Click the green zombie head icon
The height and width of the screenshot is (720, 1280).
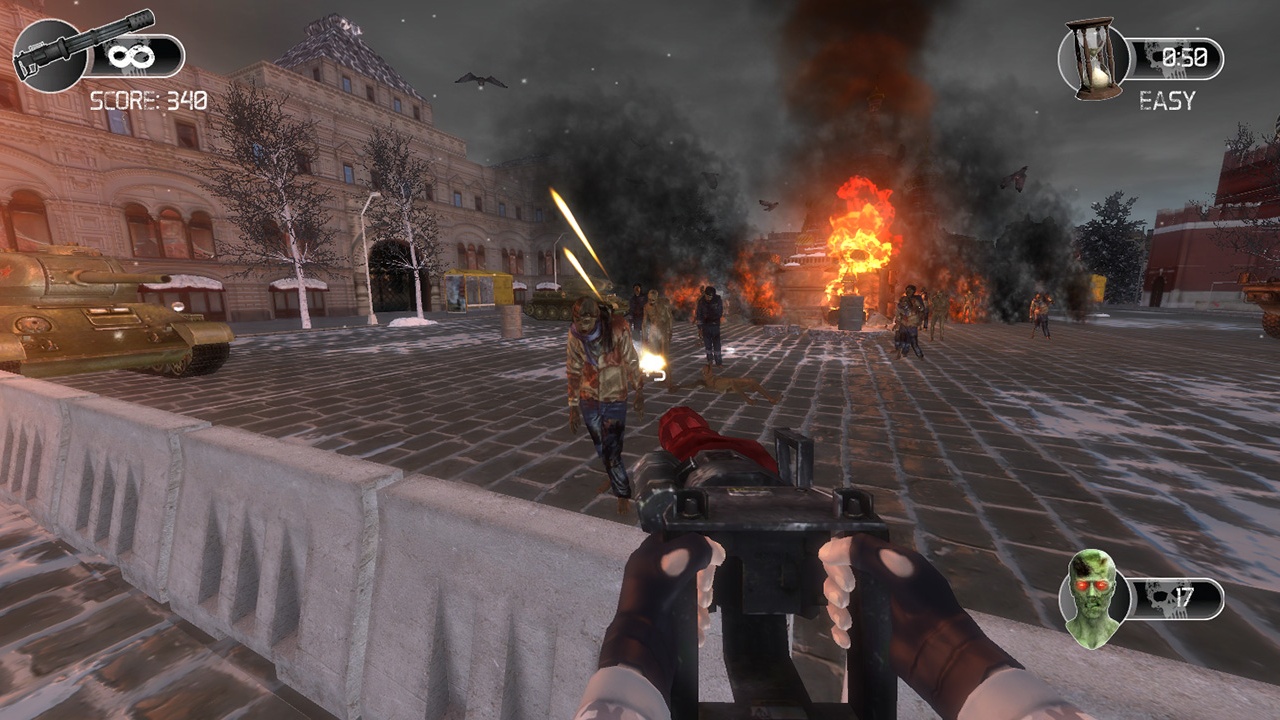point(1092,598)
